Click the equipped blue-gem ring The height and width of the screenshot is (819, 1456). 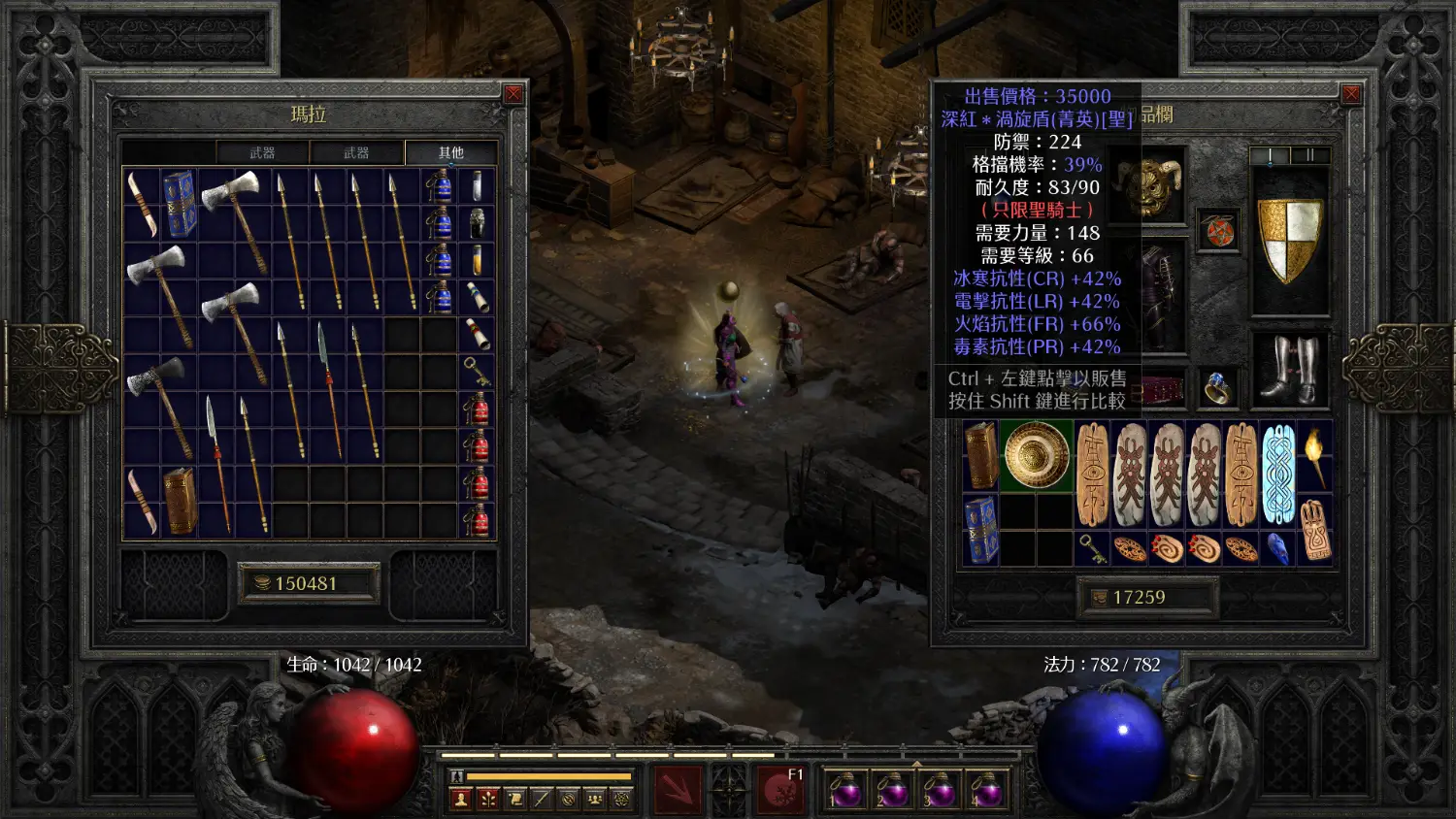(1218, 387)
